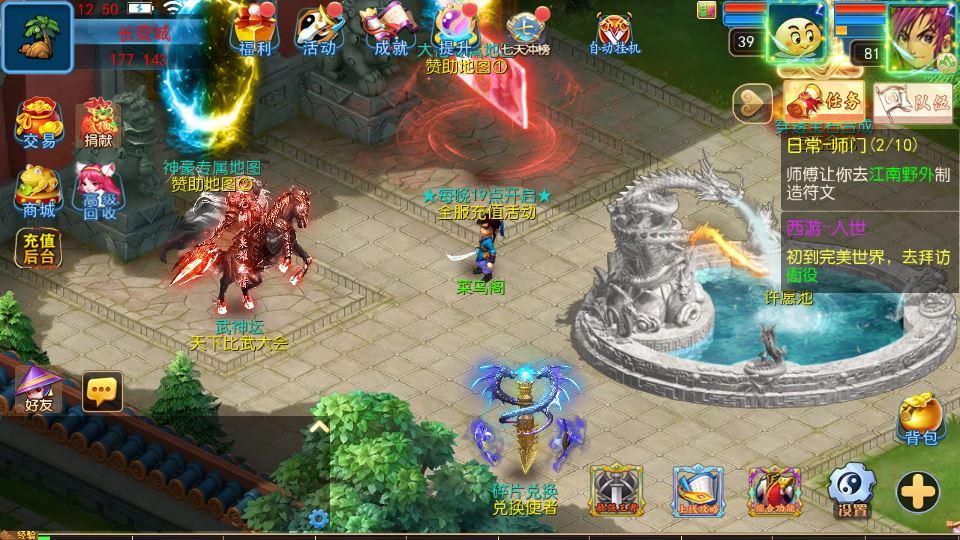Open 高级回收 advanced recycling

click(99, 190)
